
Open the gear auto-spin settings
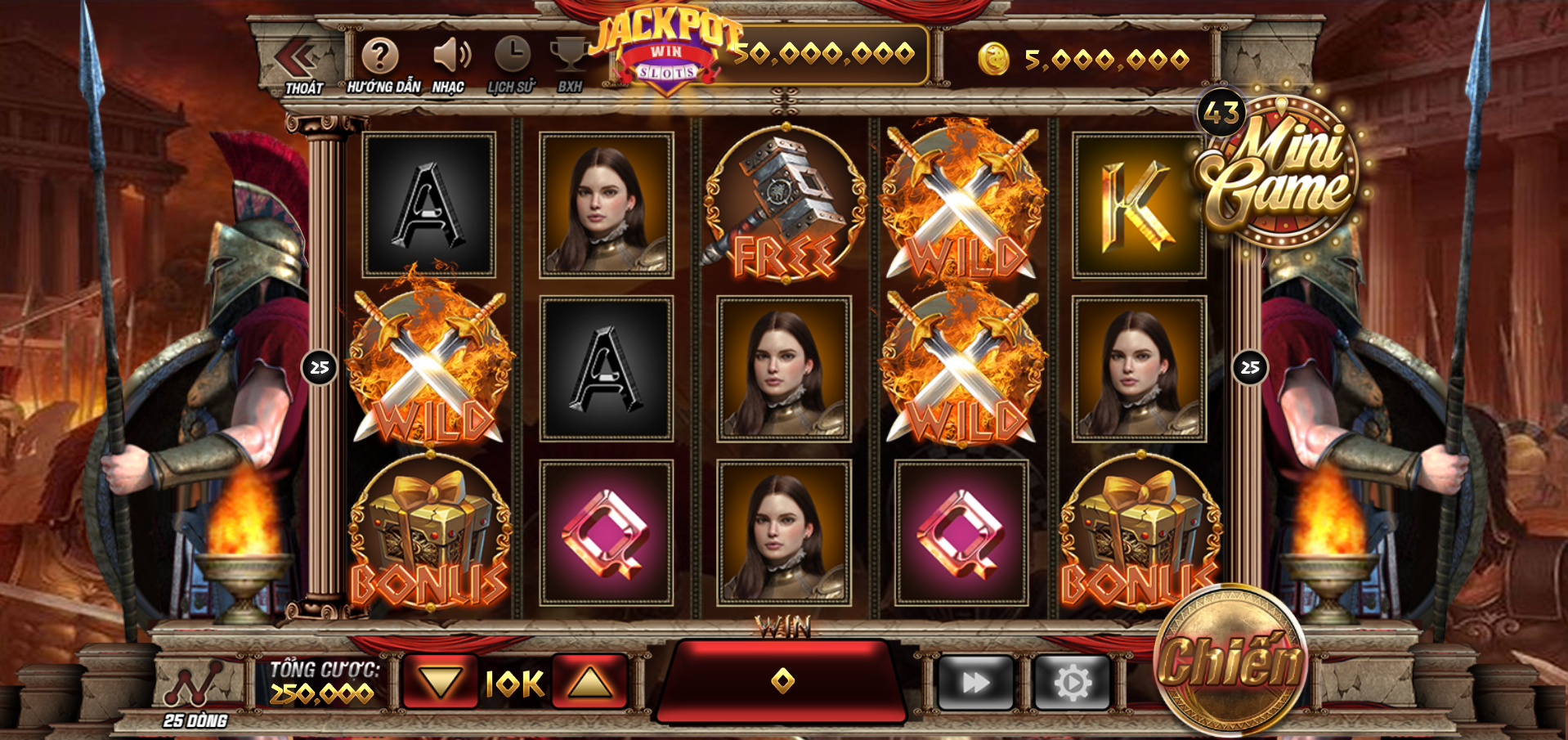click(x=1073, y=682)
